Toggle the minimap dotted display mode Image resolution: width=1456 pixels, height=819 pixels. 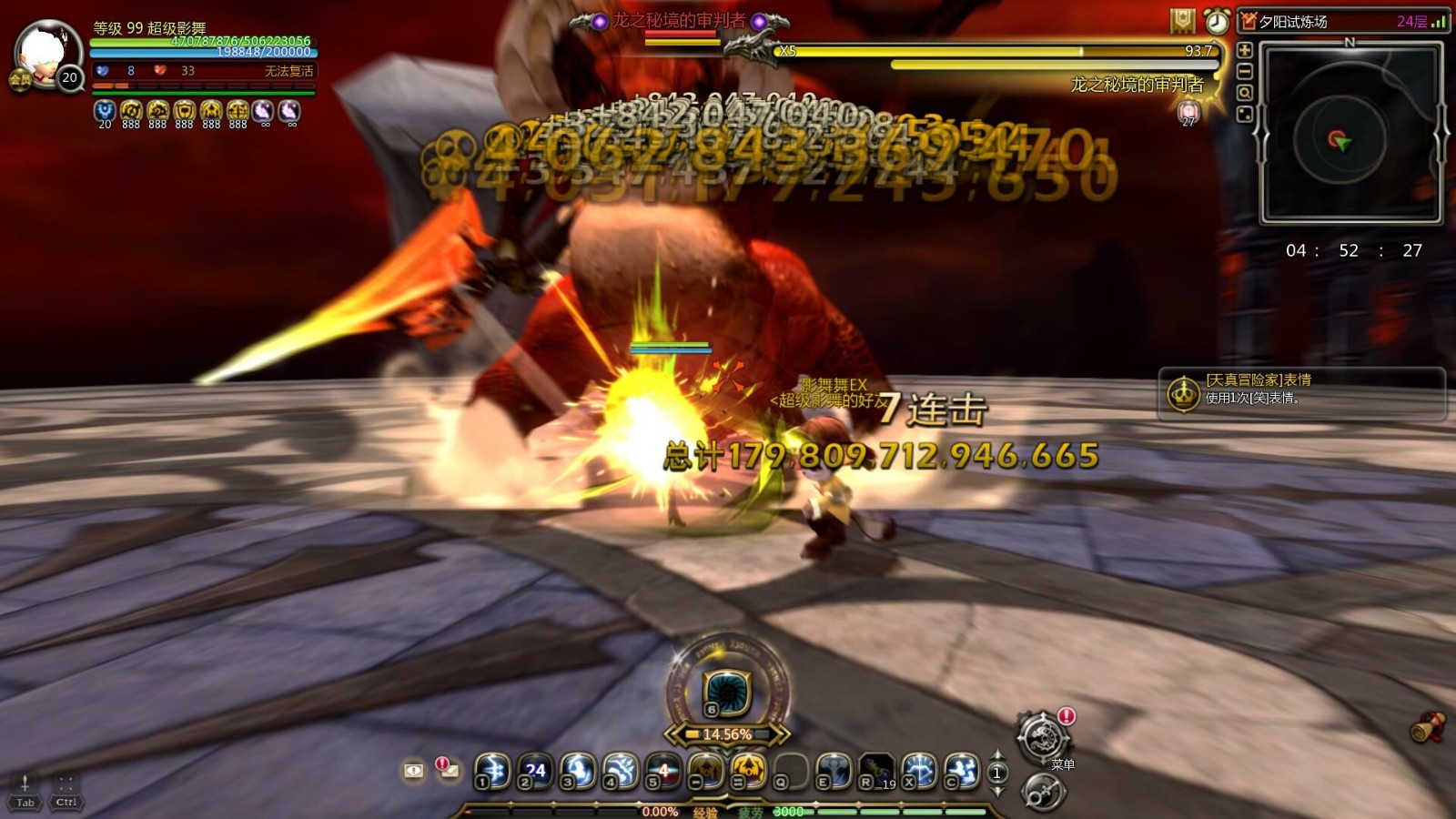pyautogui.click(x=1244, y=113)
